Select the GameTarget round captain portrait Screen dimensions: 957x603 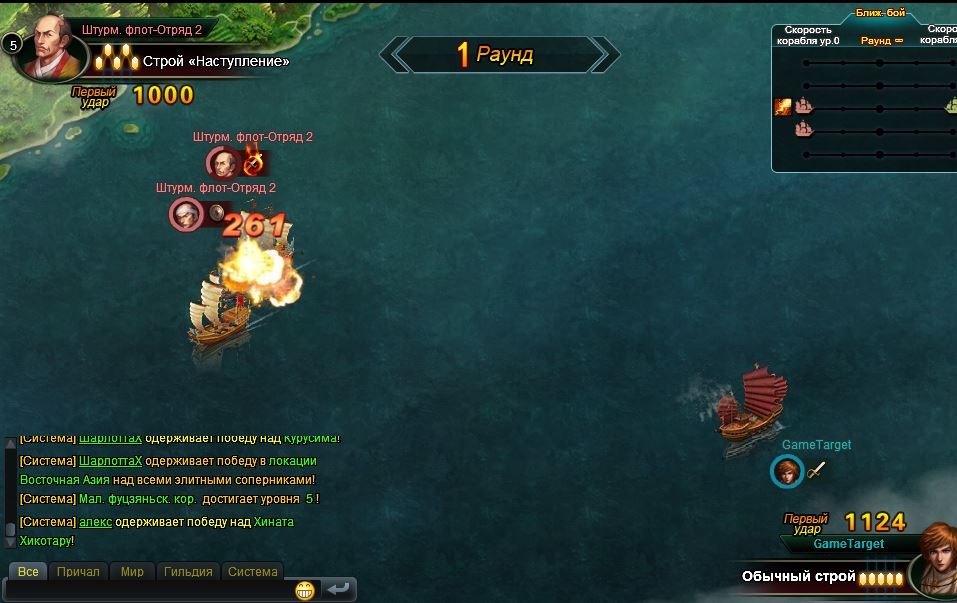coord(787,471)
